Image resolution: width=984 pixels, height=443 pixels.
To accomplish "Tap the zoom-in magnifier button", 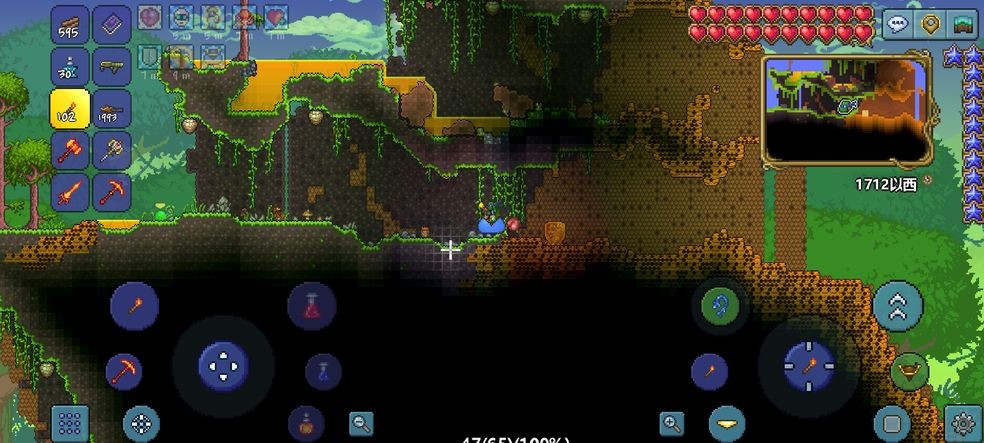I will pos(672,423).
